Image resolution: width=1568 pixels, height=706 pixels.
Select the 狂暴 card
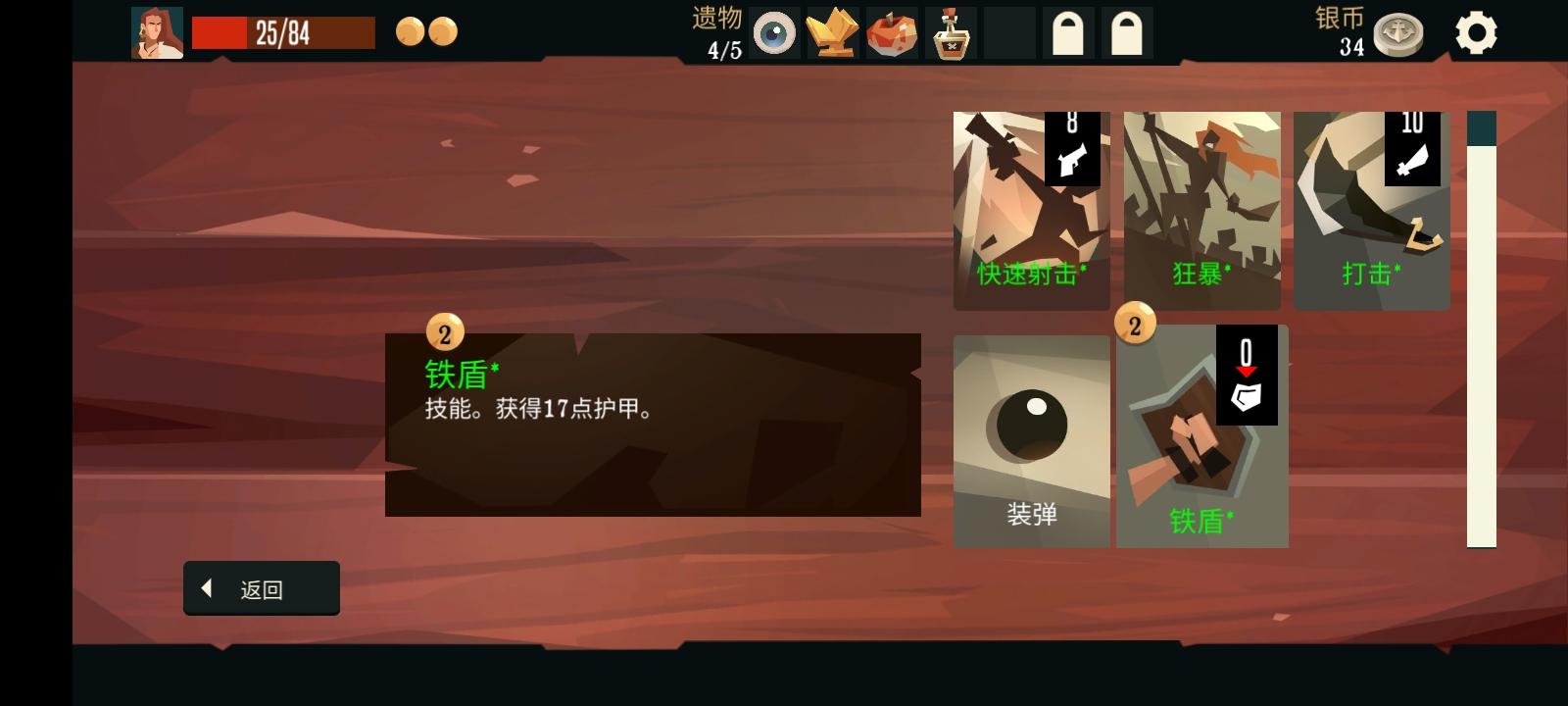tap(1201, 209)
